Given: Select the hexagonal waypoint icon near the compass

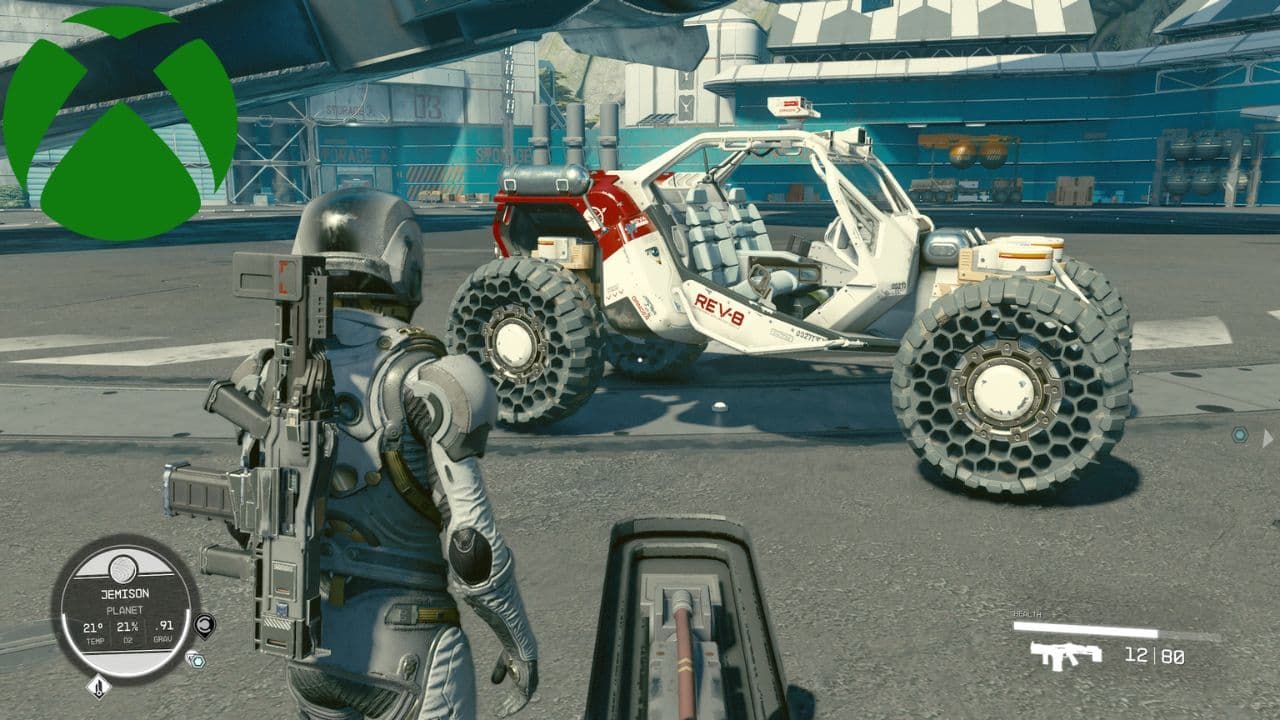Looking at the screenshot, I should coord(197,659).
